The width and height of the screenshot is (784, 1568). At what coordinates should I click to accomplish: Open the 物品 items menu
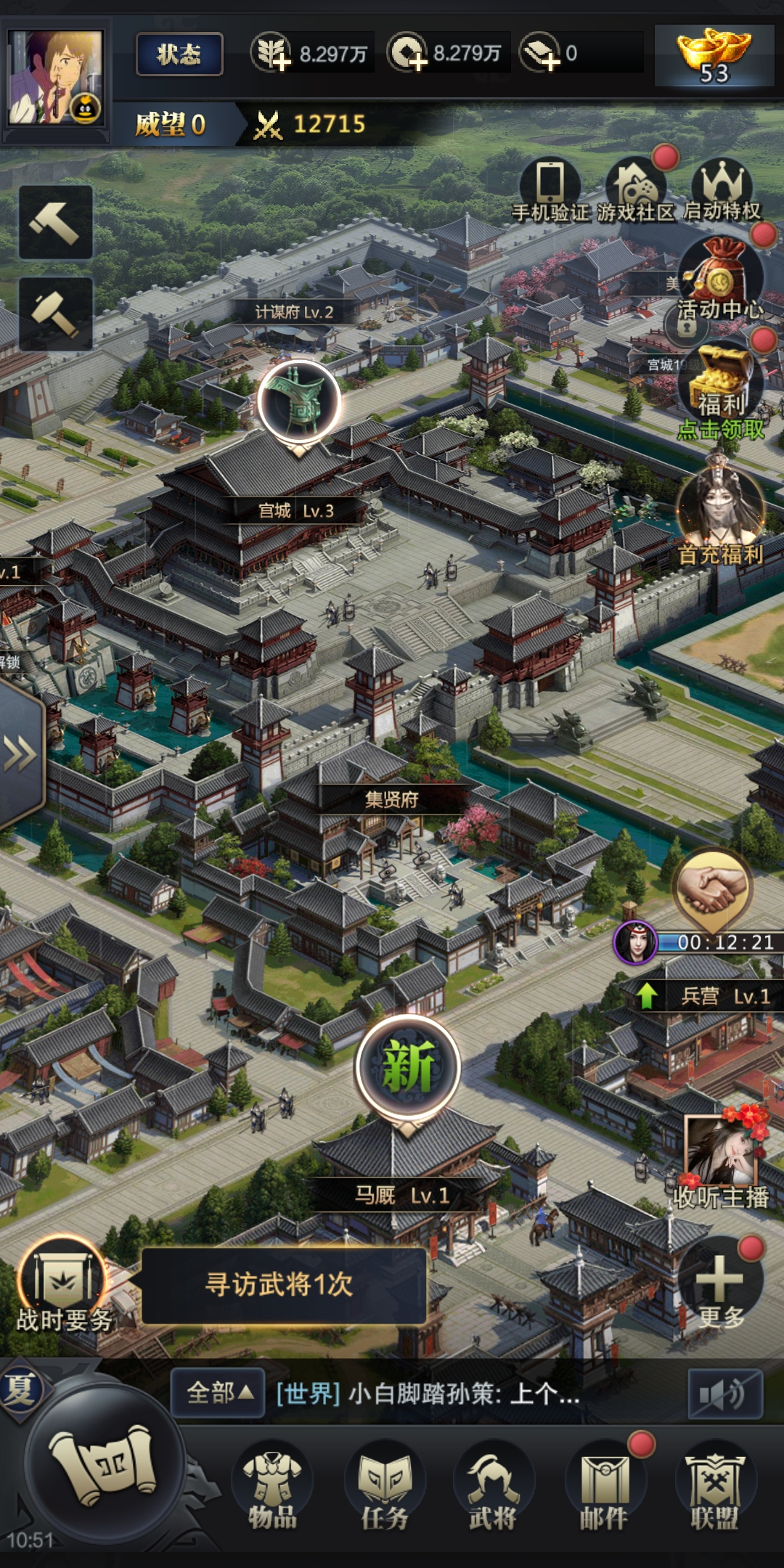pos(272,1487)
